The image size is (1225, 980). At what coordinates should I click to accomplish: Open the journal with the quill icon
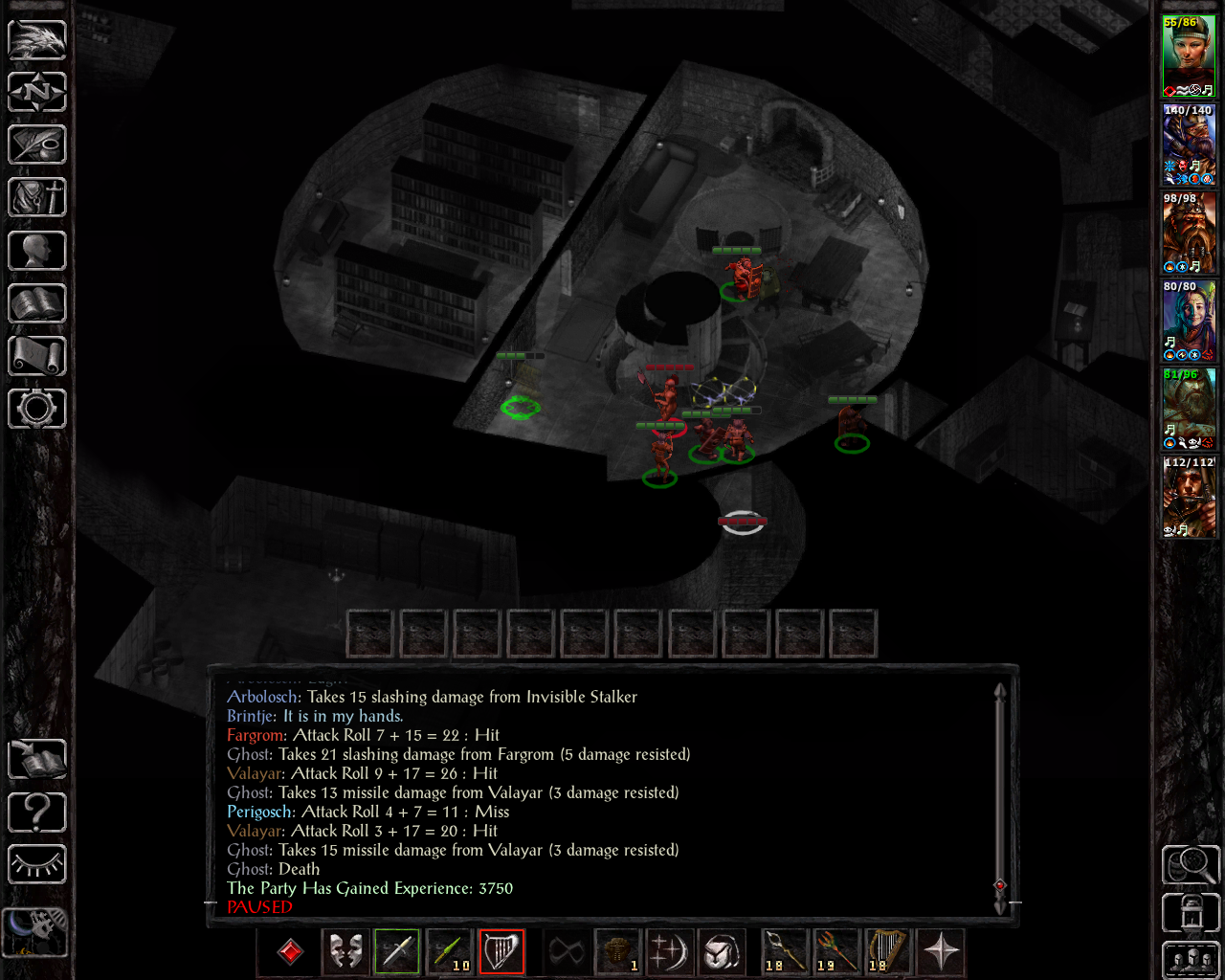[37, 145]
